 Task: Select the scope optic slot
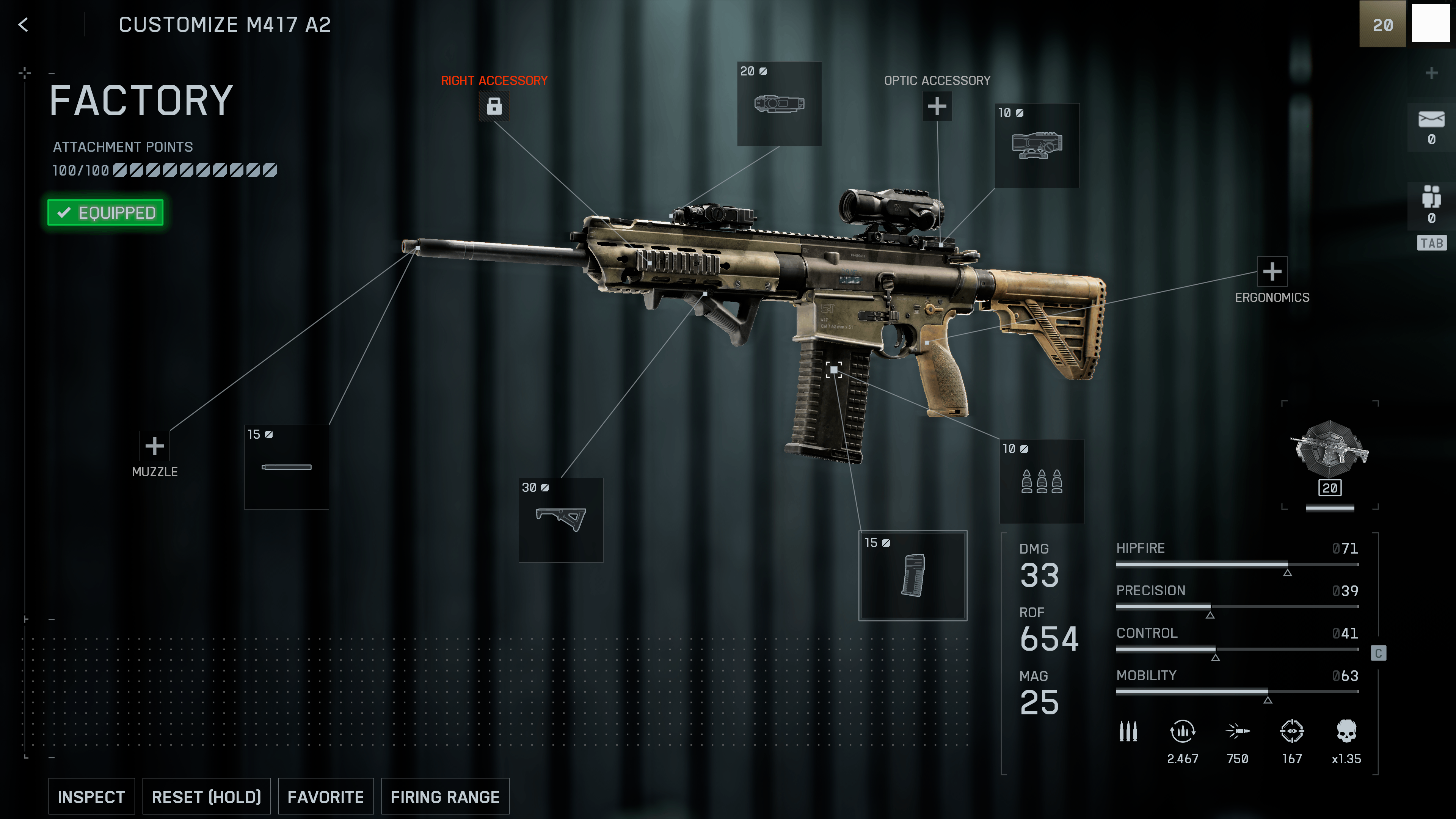click(x=1037, y=145)
